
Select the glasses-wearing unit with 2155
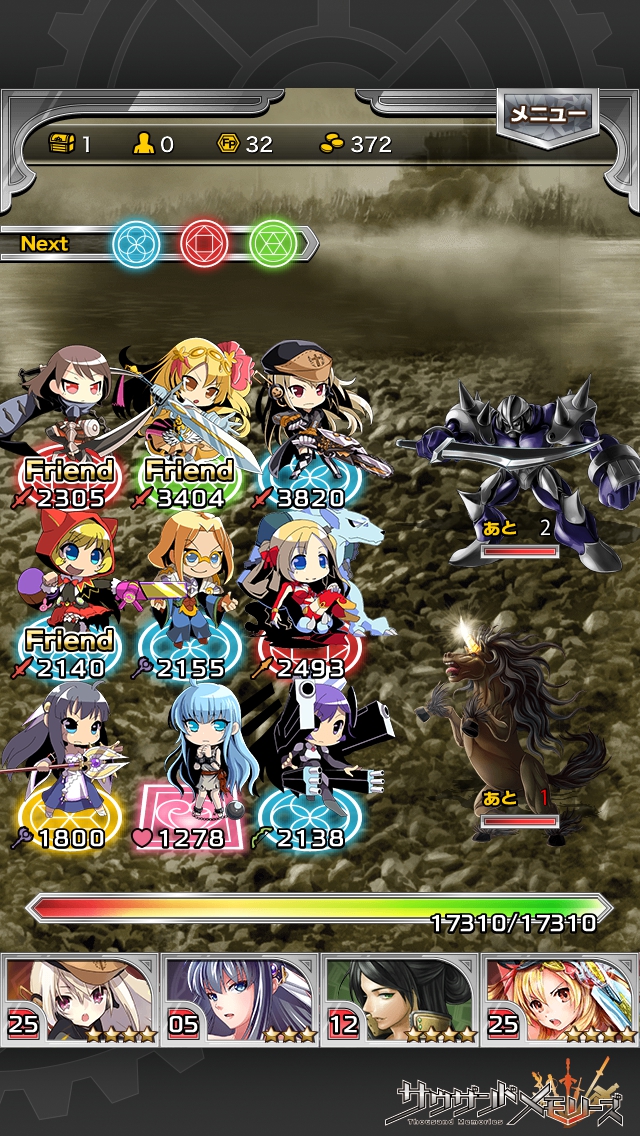click(x=190, y=592)
